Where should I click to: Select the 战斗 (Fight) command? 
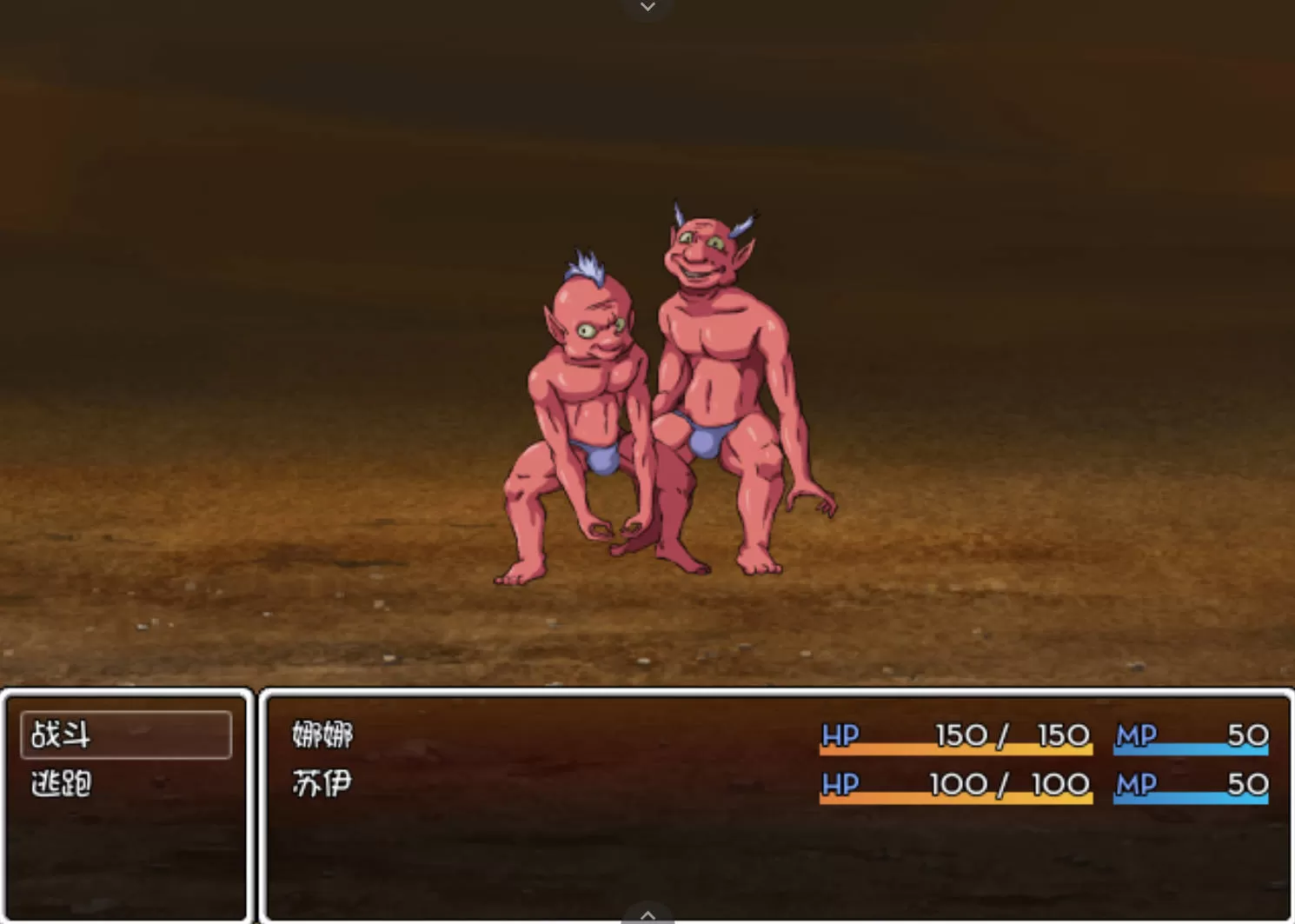tap(126, 735)
